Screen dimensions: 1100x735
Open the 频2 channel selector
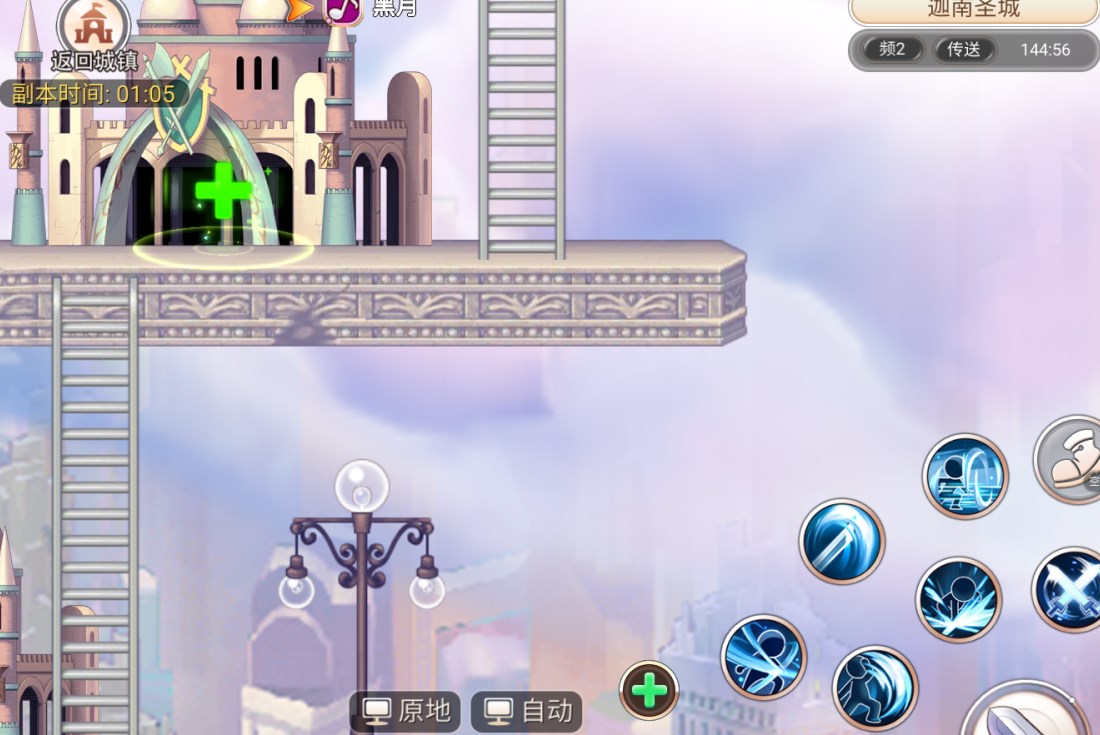[x=892, y=49]
